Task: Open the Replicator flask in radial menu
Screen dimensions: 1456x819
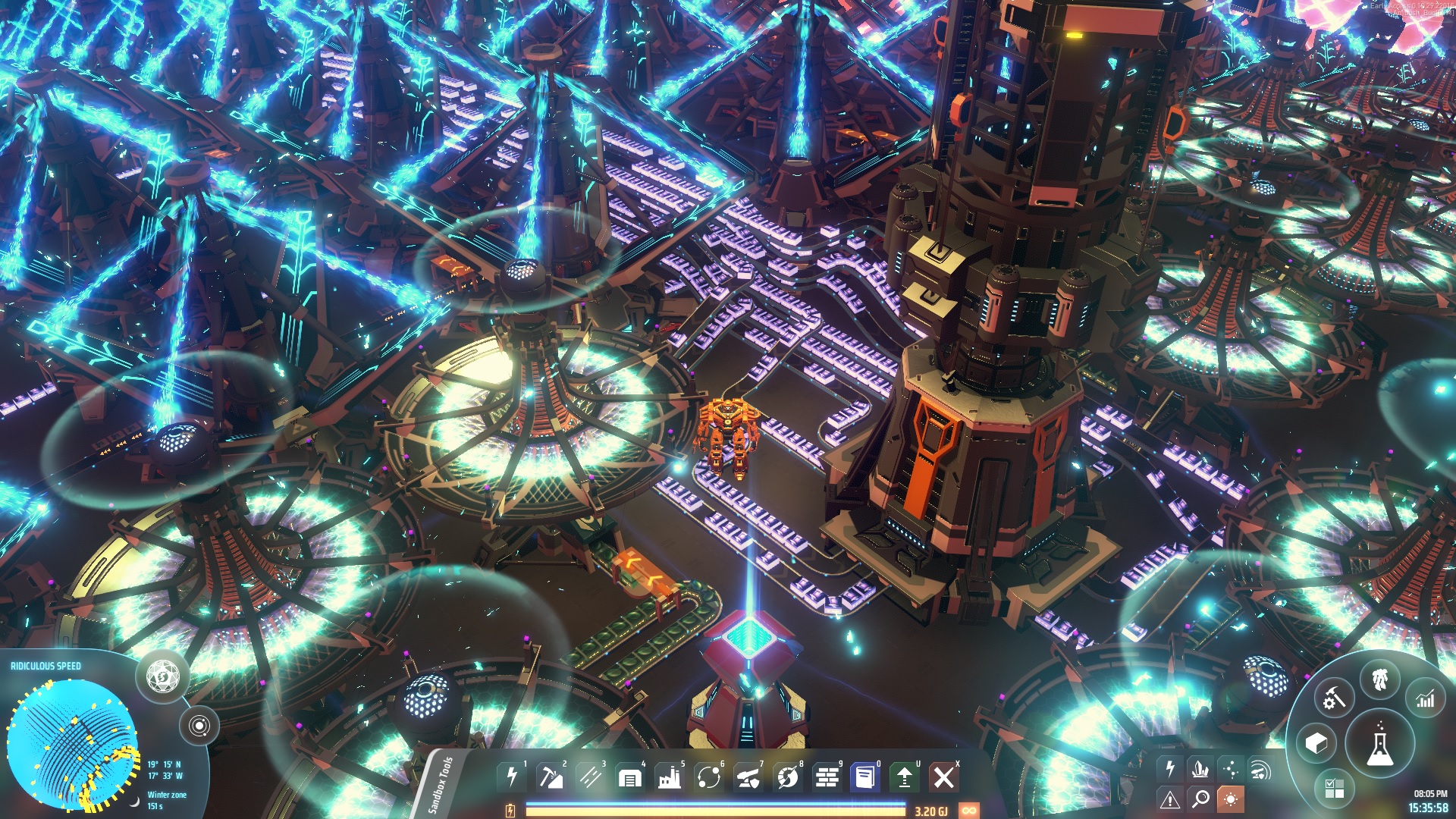Action: pos(1379,745)
